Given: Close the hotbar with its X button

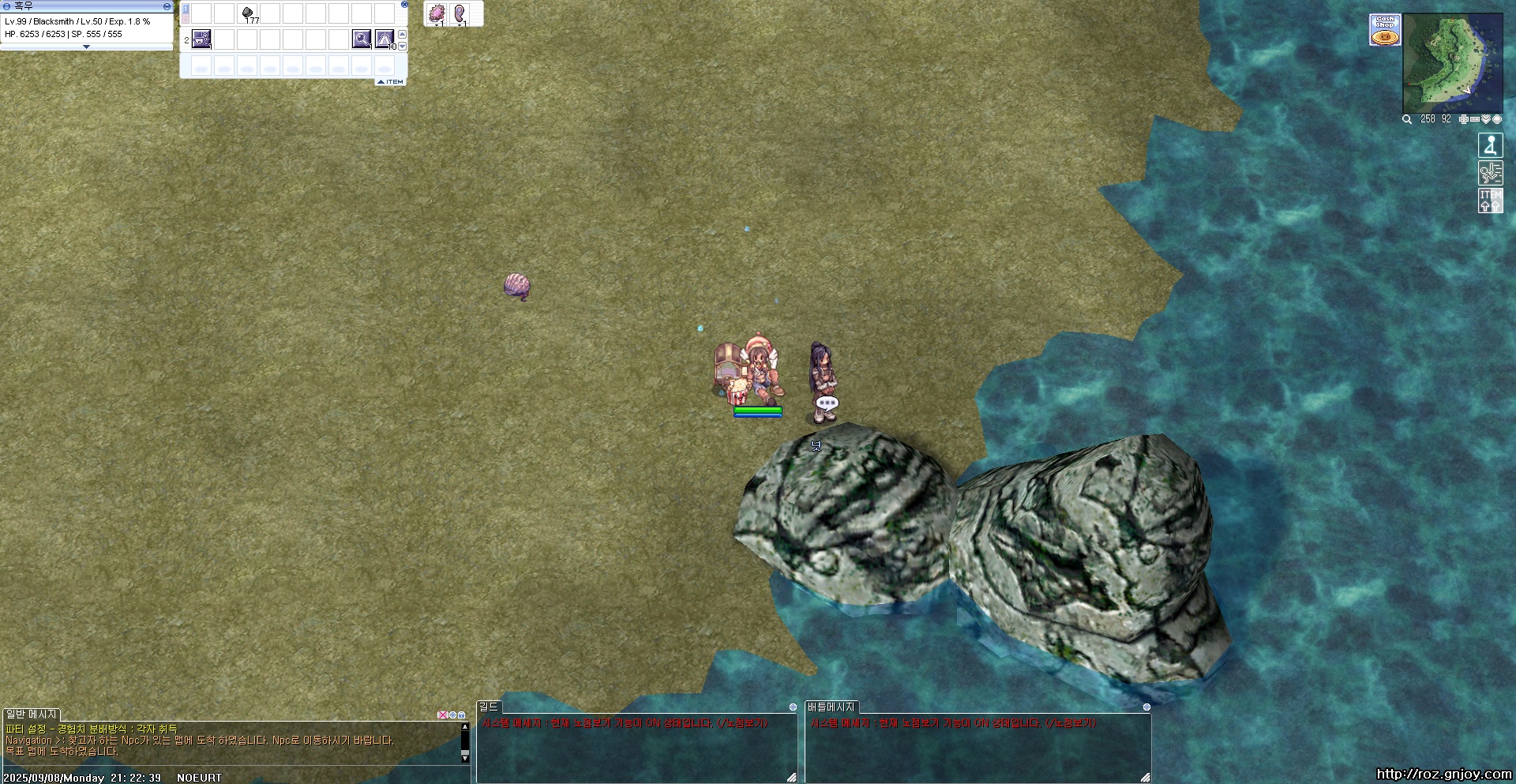Looking at the screenshot, I should click(404, 4).
